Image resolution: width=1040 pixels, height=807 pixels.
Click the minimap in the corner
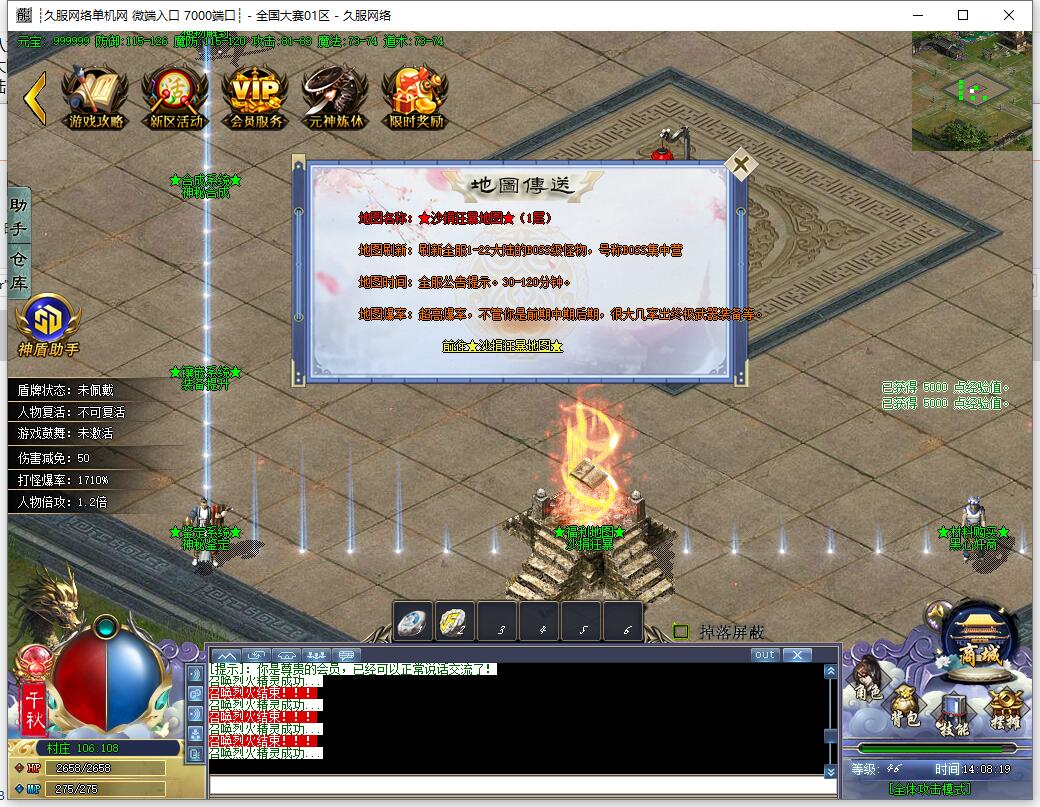970,91
